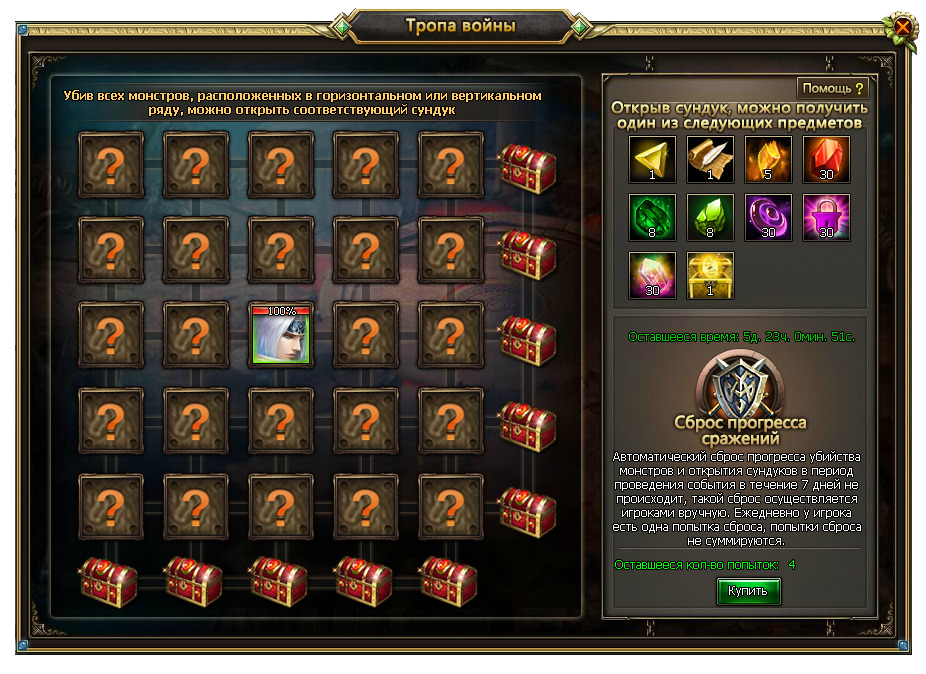Open the Помощь help button
The height and width of the screenshot is (674, 926).
coord(832,89)
